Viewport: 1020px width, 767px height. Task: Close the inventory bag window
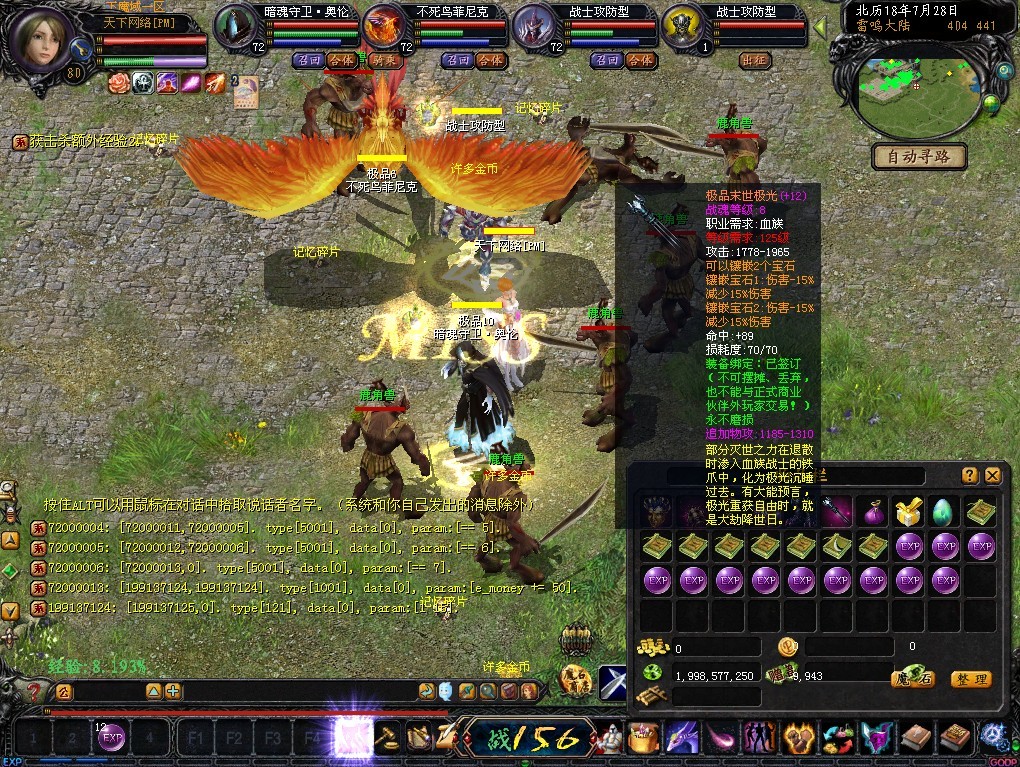click(x=992, y=476)
